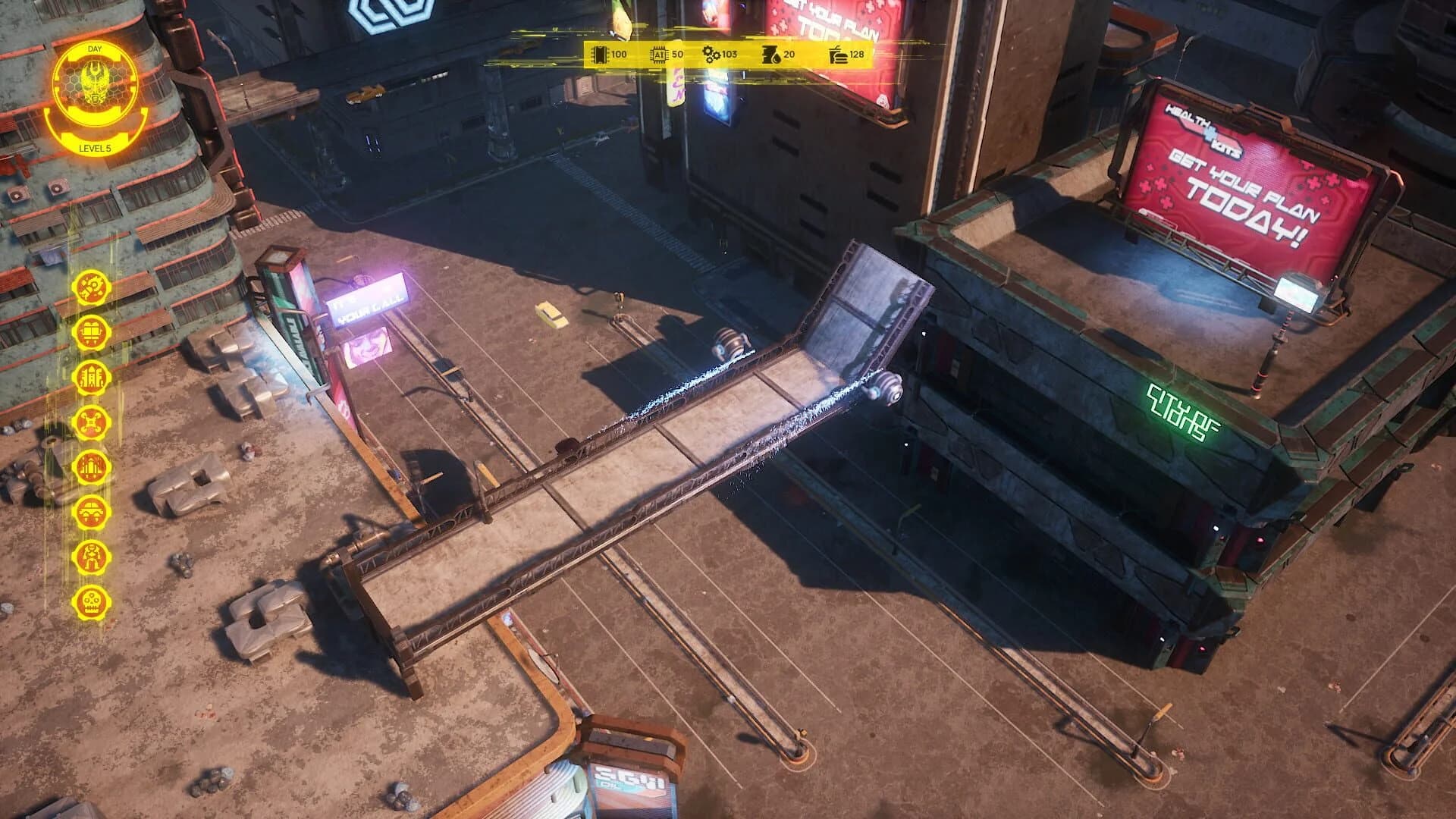Open the skull mech icon at sidebar bottom

pos(91,600)
